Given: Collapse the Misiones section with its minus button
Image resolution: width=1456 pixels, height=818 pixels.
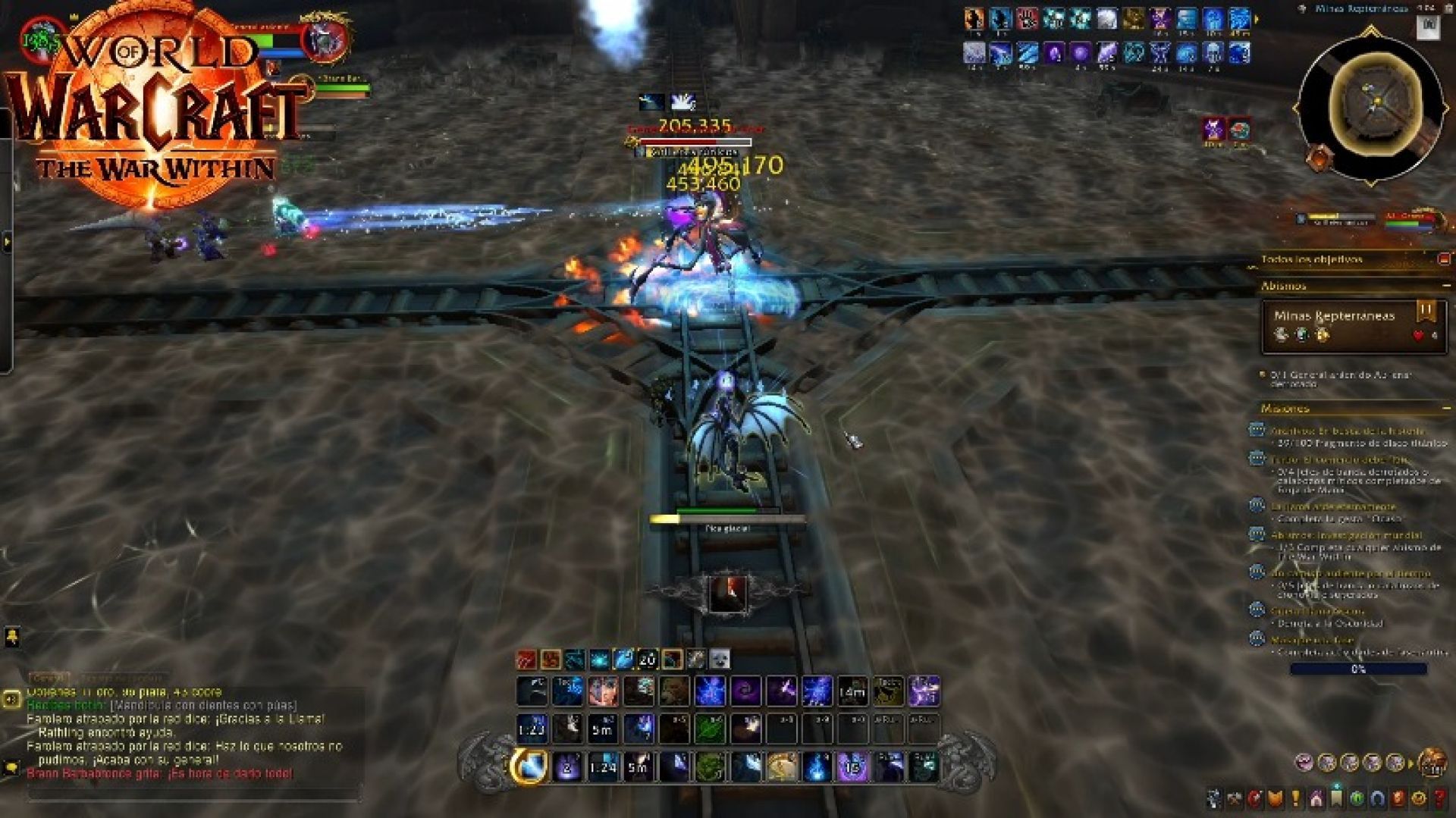Looking at the screenshot, I should tap(1445, 407).
